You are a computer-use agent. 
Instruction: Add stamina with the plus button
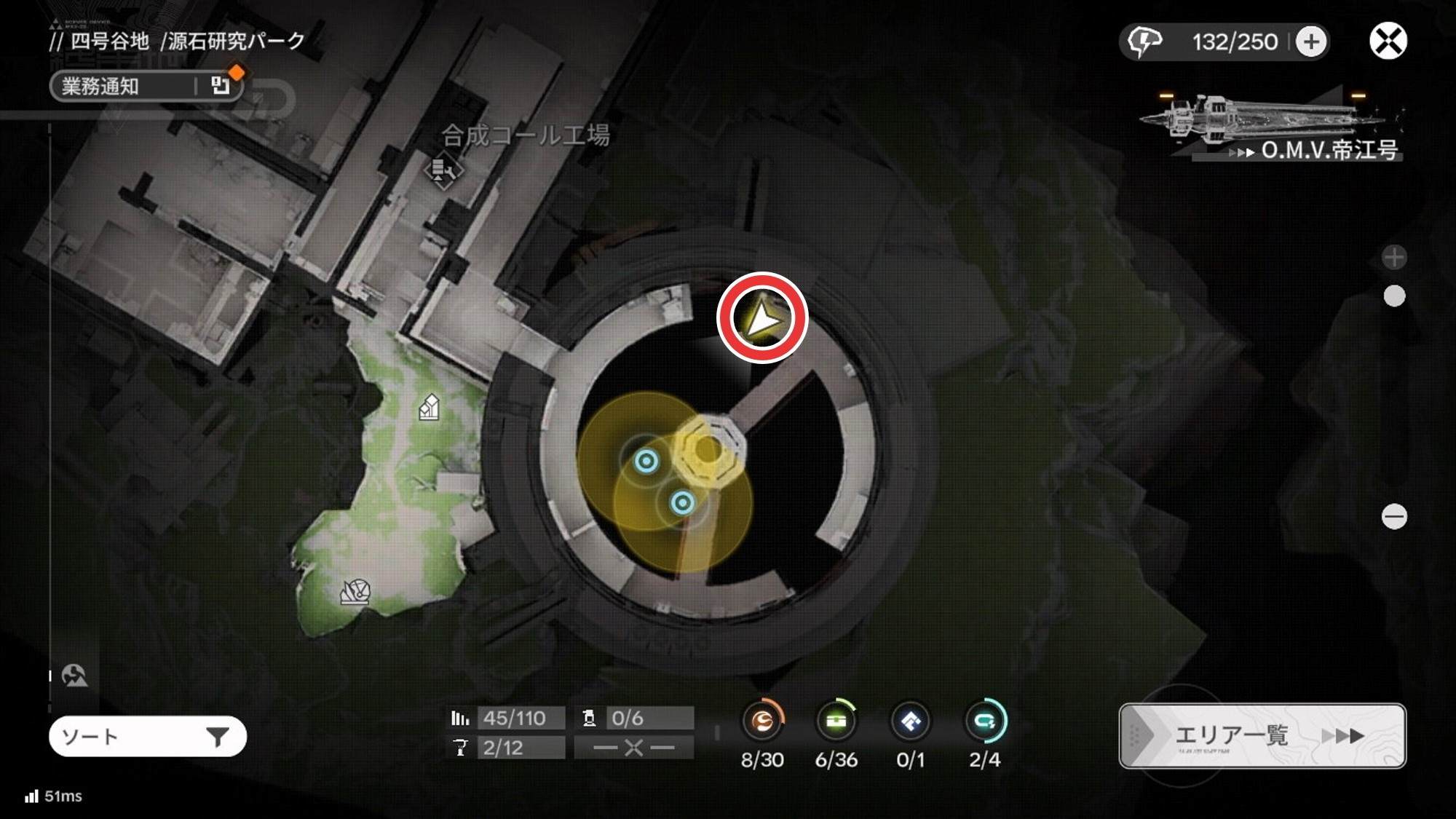(1311, 41)
